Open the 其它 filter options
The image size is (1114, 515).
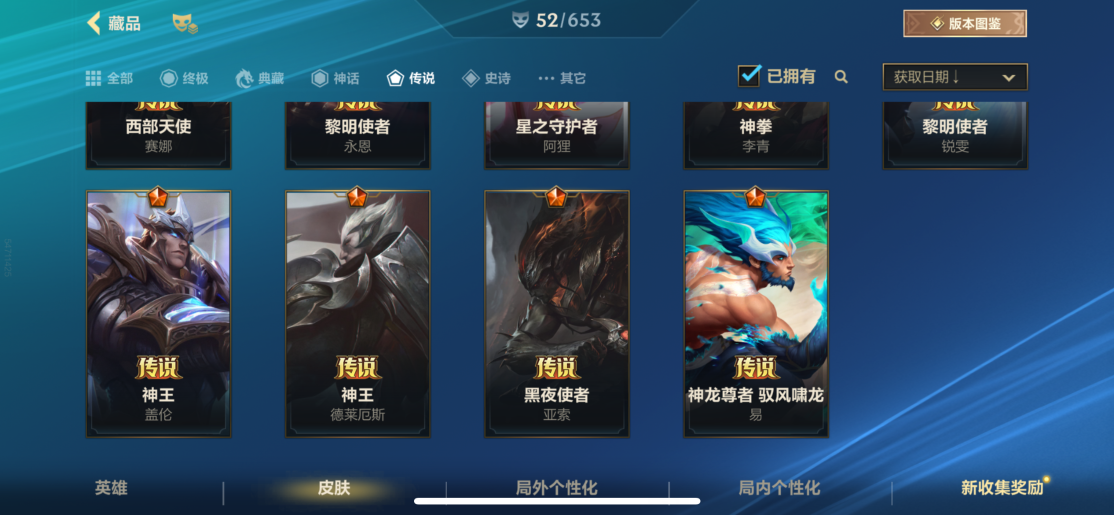tap(562, 78)
